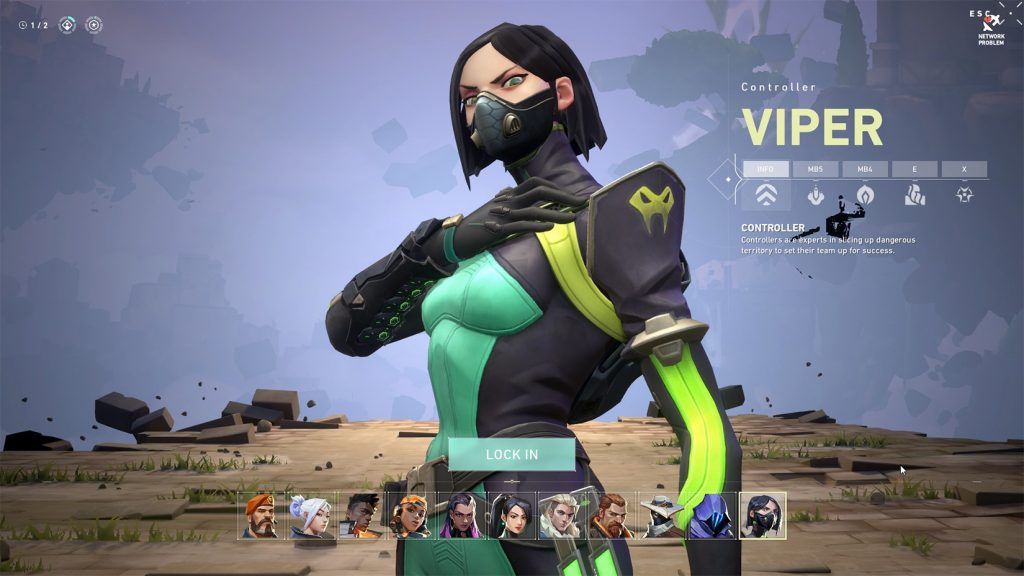The width and height of the screenshot is (1024, 576).
Task: Select Omen's hooded portrait
Action: 712,515
